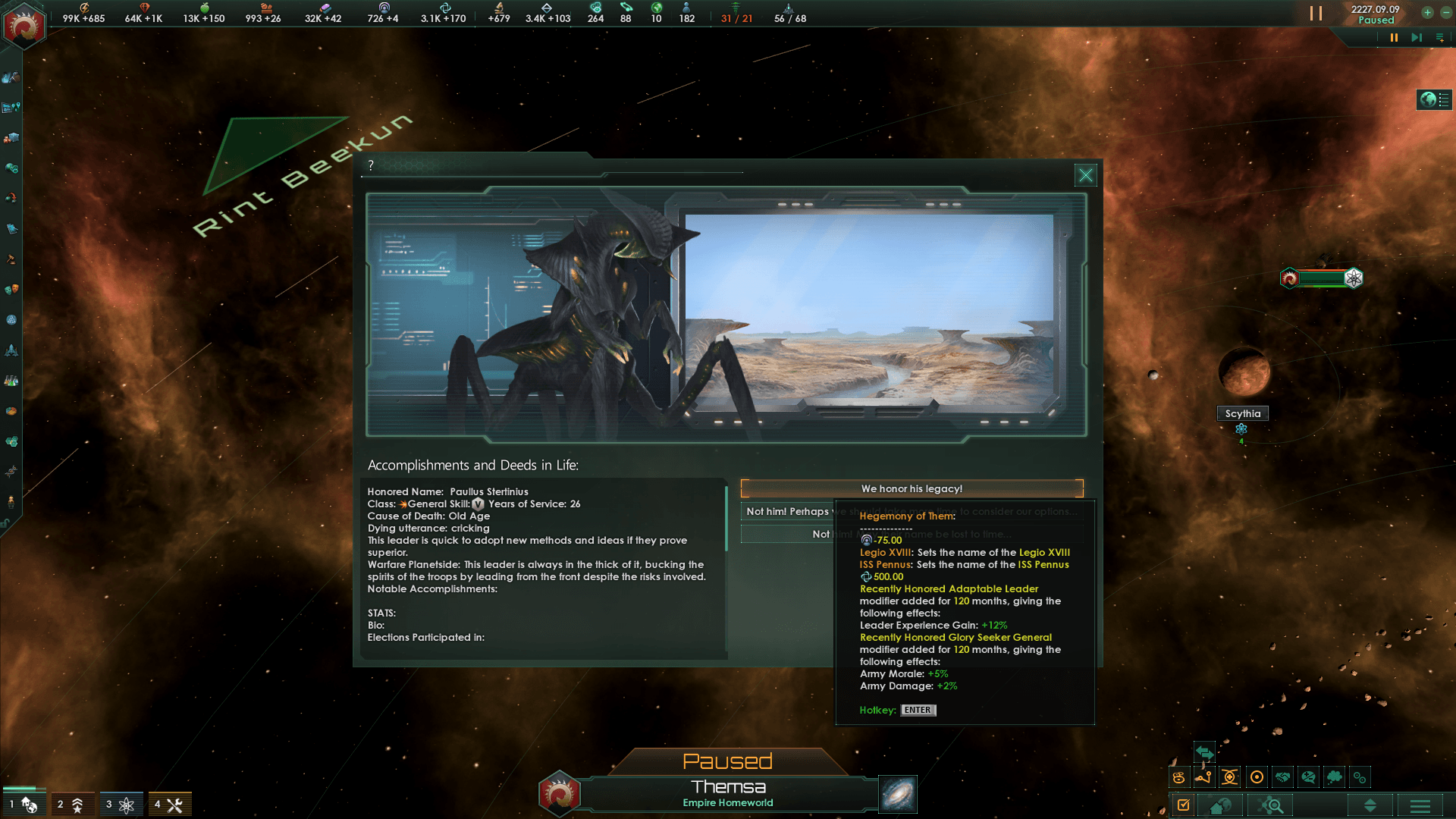Close the leader event window
The height and width of the screenshot is (819, 1456).
(x=1085, y=176)
